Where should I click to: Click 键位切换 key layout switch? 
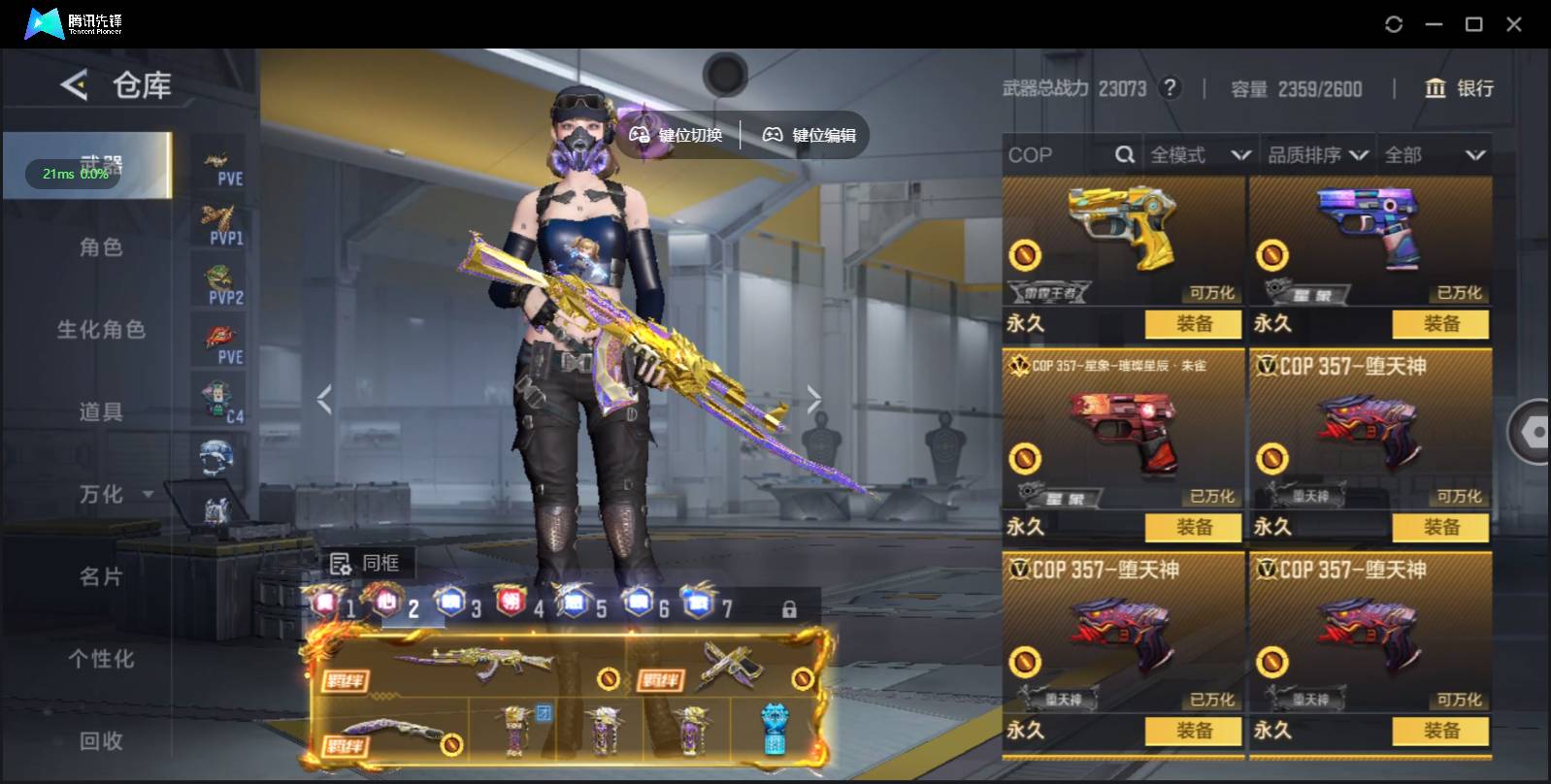click(676, 135)
